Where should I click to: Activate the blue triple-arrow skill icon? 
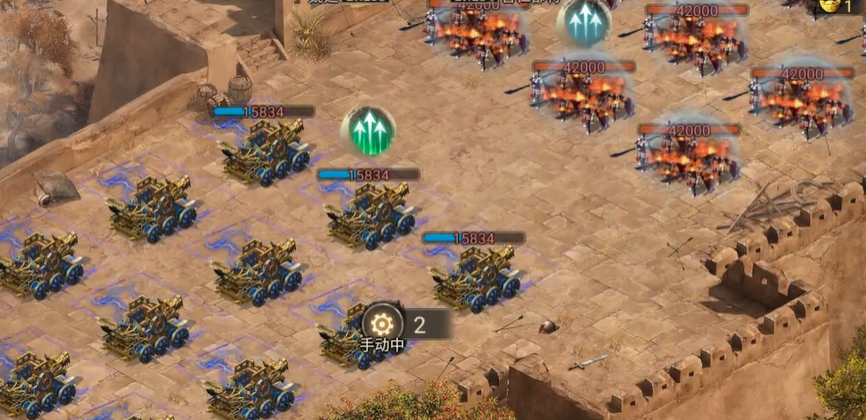pos(584,23)
